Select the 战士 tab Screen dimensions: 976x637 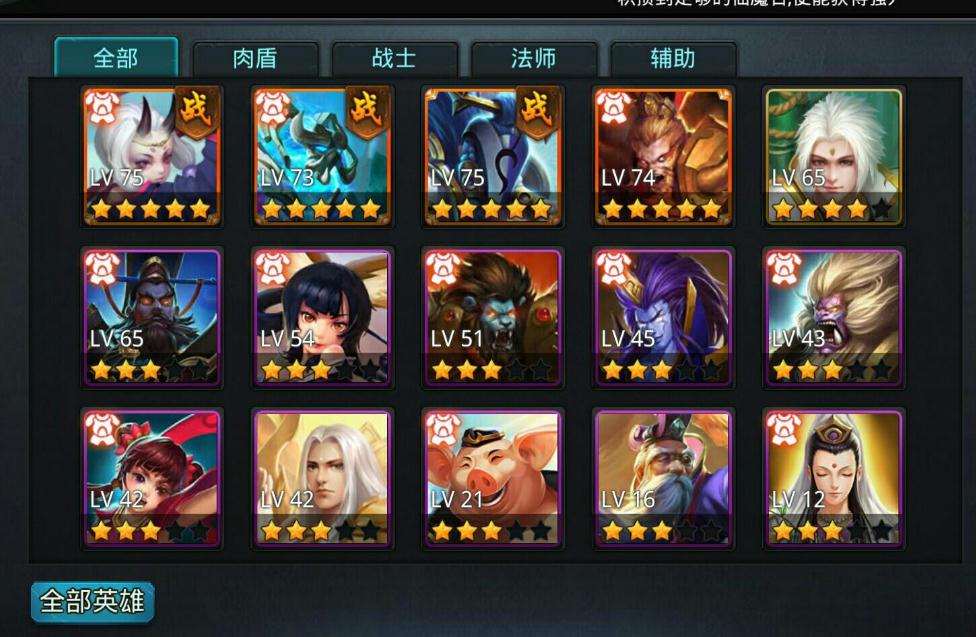tap(394, 59)
